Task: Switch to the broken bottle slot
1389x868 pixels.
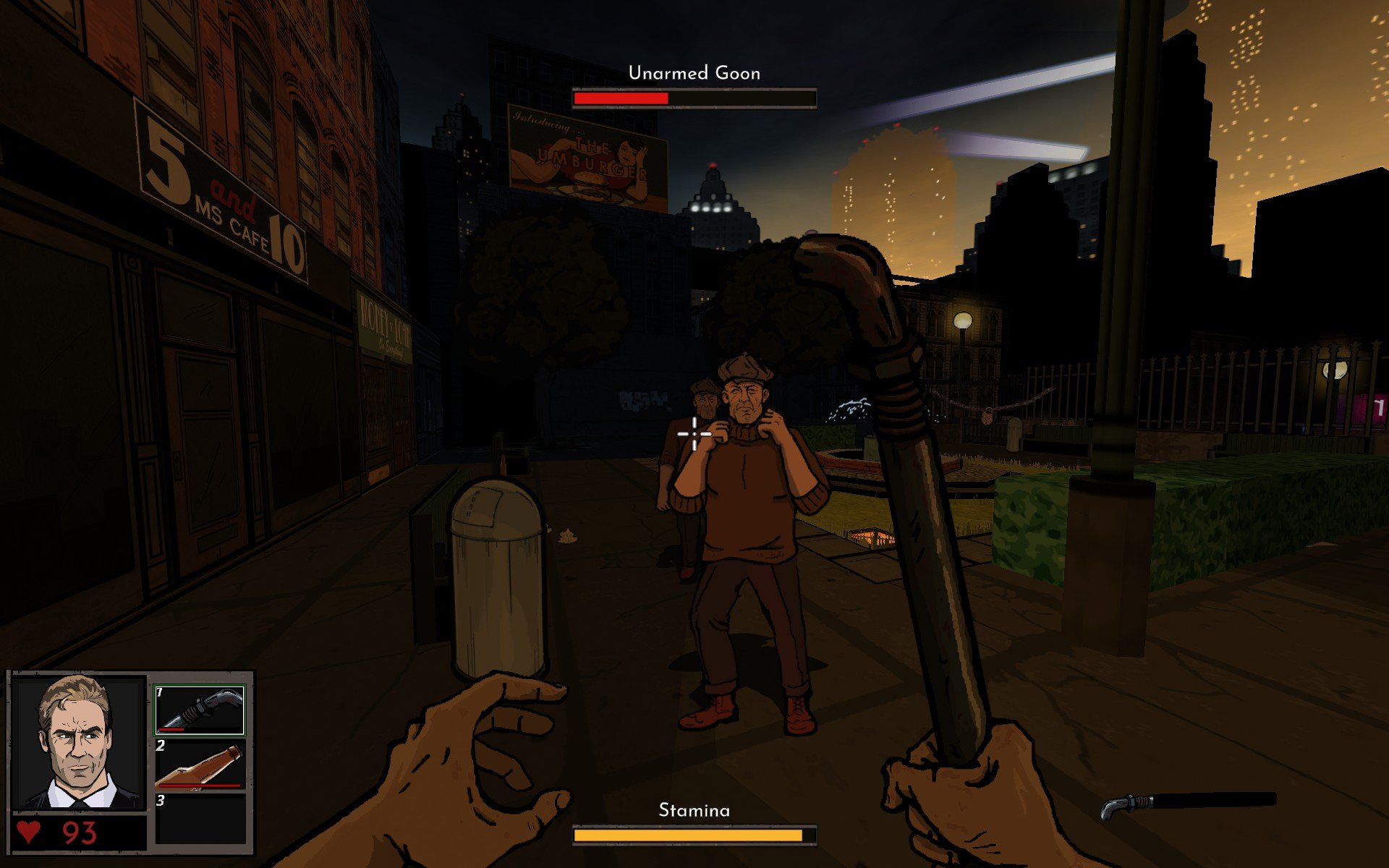Action: pos(200,764)
